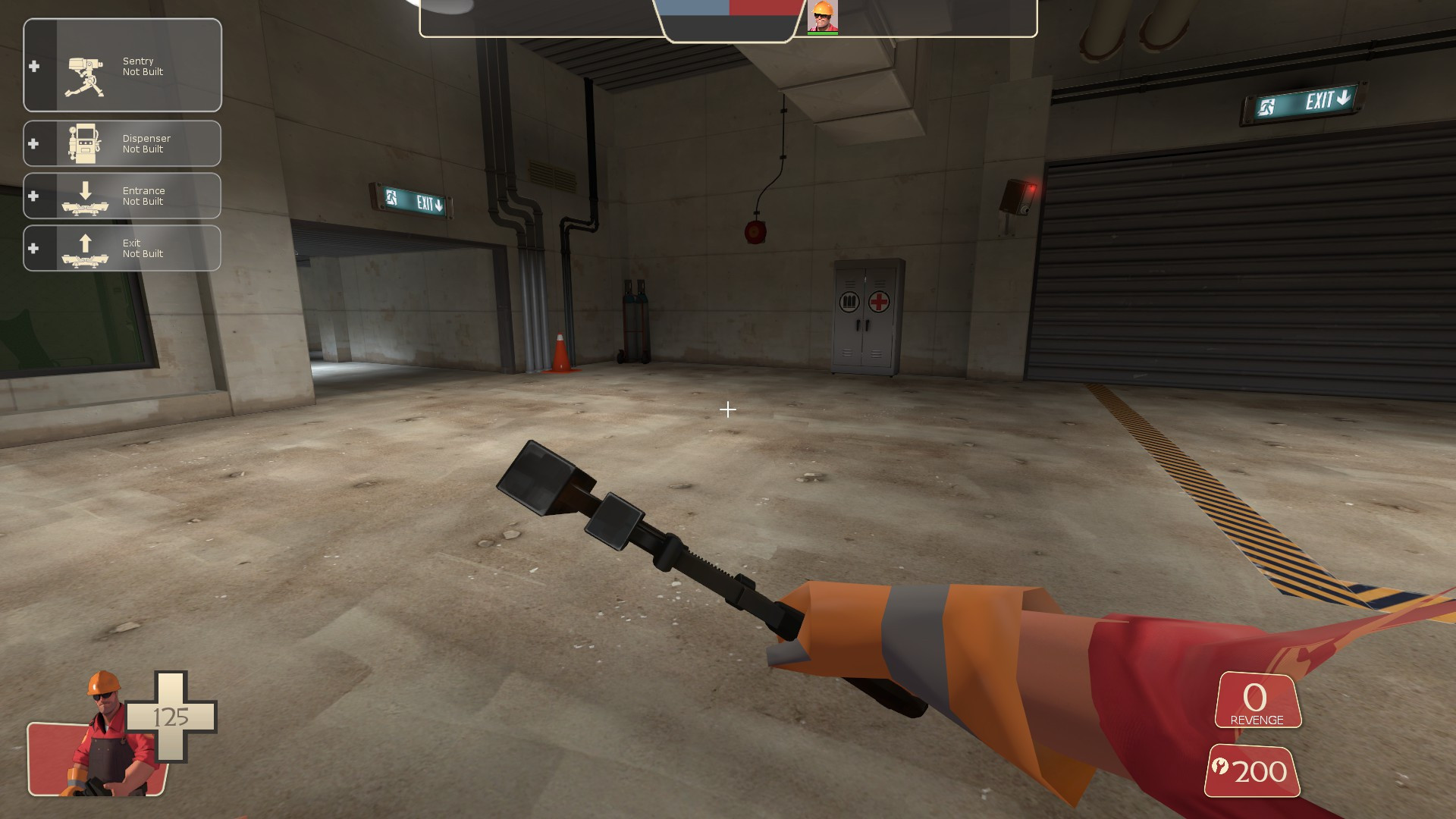
Task: Click the Teleporter Exit icon
Action: (83, 248)
